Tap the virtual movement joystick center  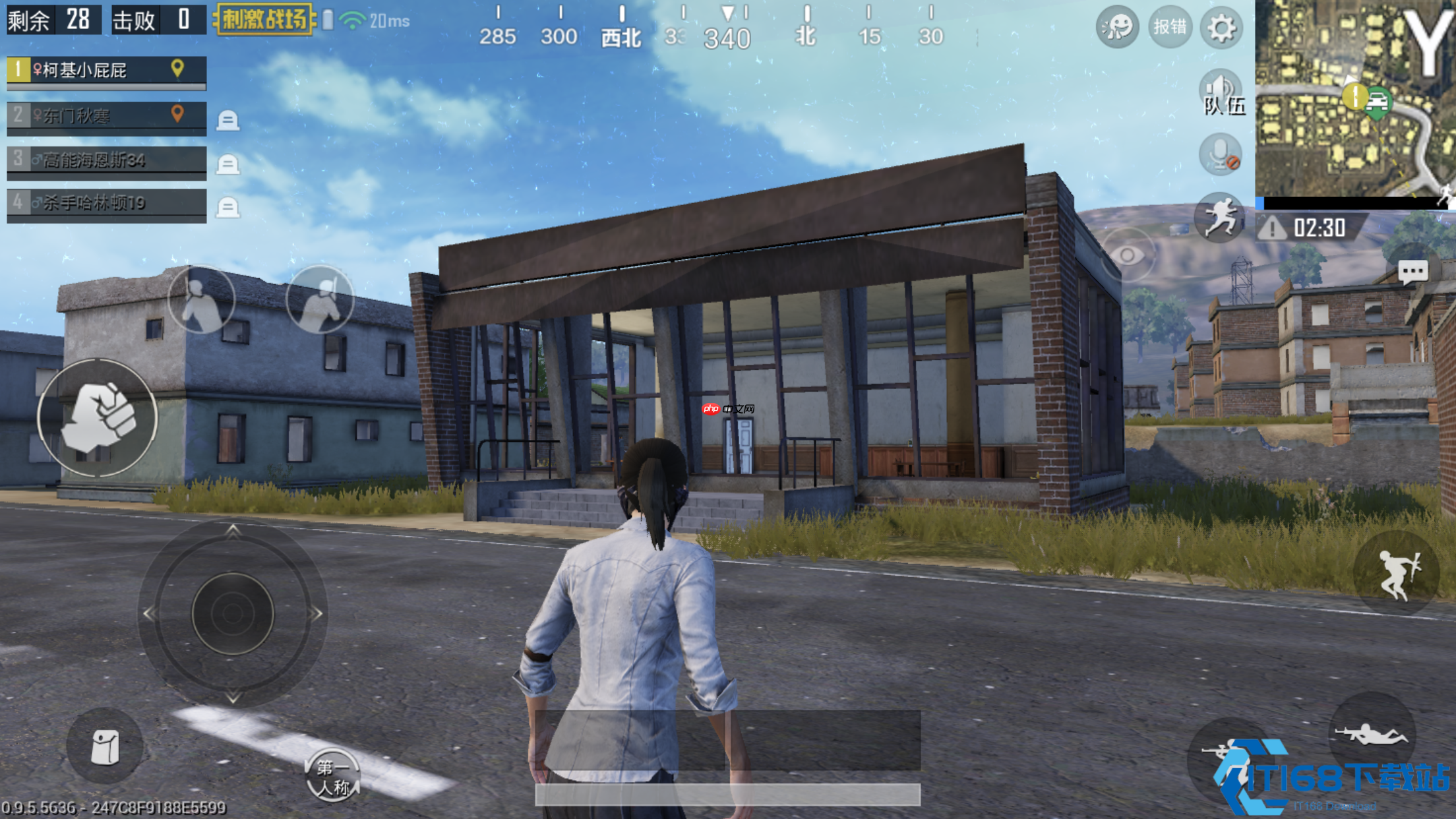pos(232,613)
